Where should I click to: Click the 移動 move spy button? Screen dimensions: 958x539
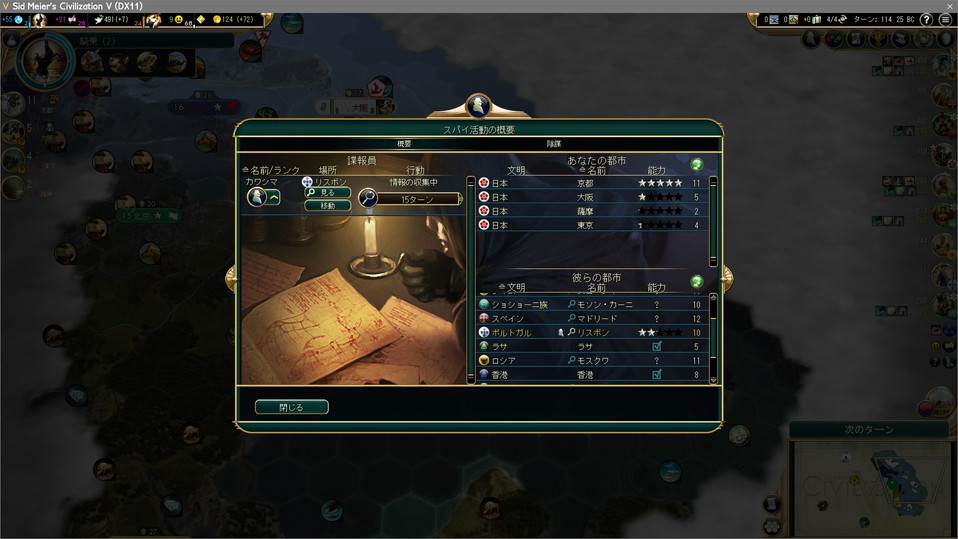[328, 206]
